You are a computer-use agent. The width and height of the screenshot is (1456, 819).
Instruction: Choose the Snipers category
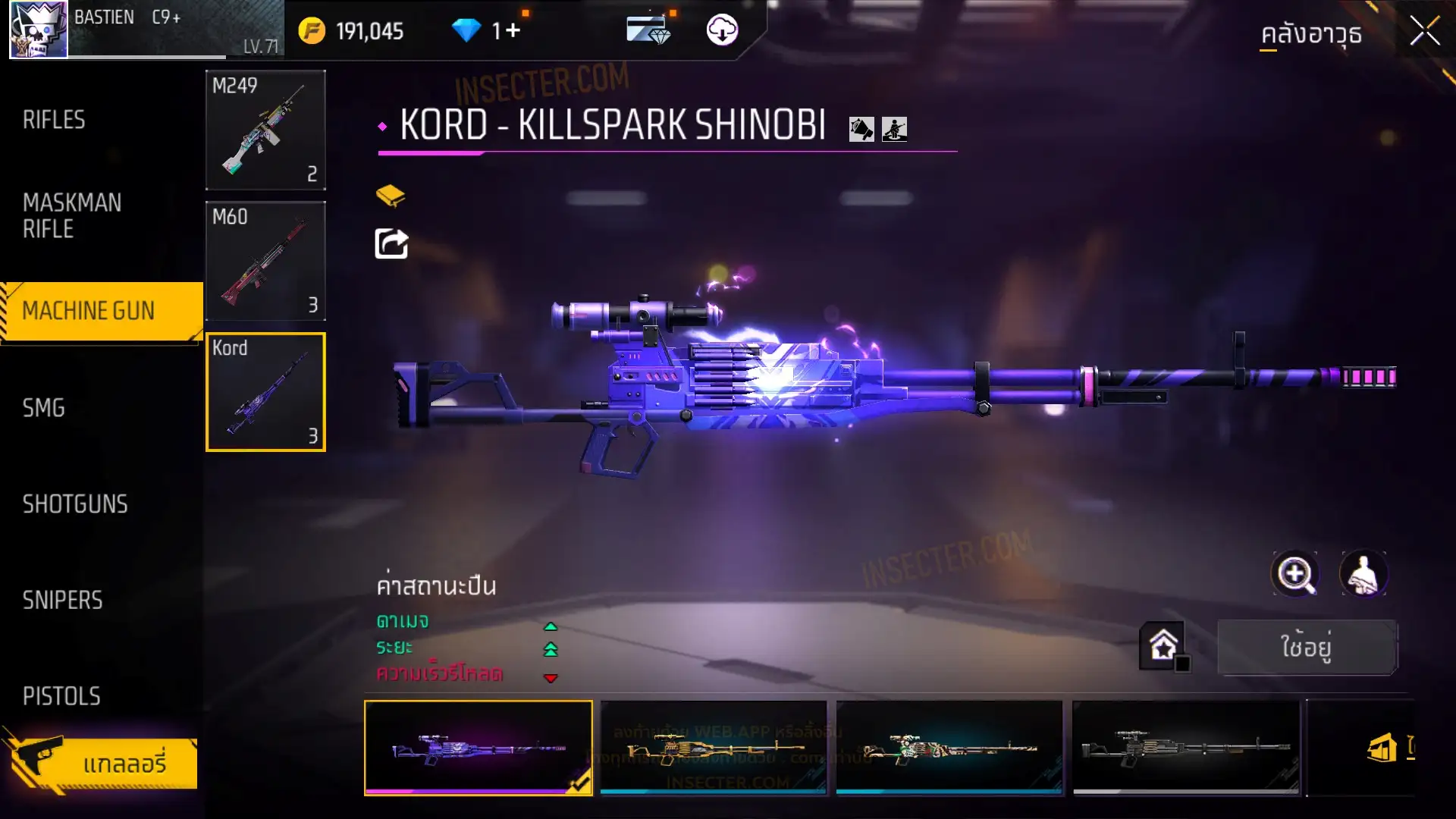point(62,601)
